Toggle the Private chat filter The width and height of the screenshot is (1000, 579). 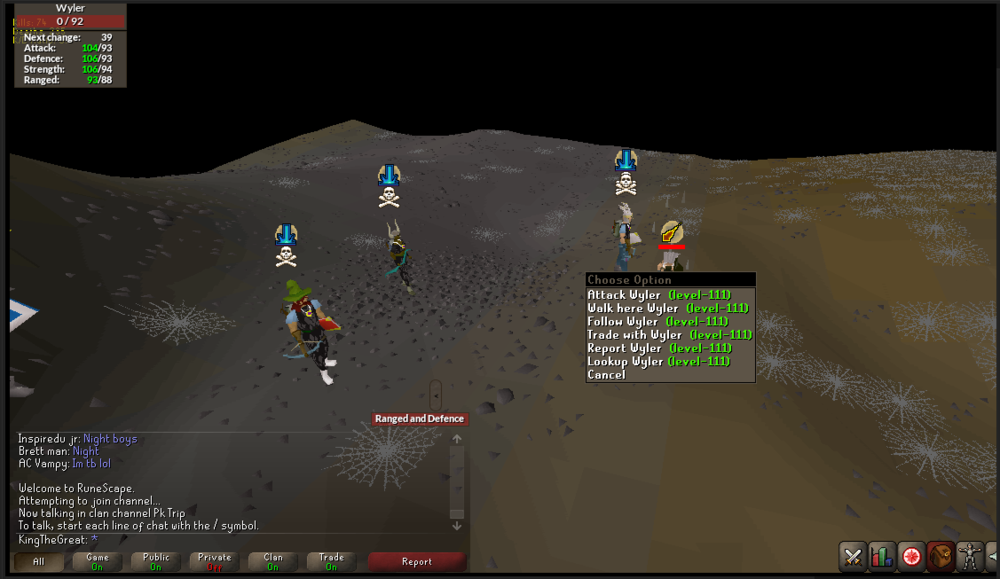[214, 562]
